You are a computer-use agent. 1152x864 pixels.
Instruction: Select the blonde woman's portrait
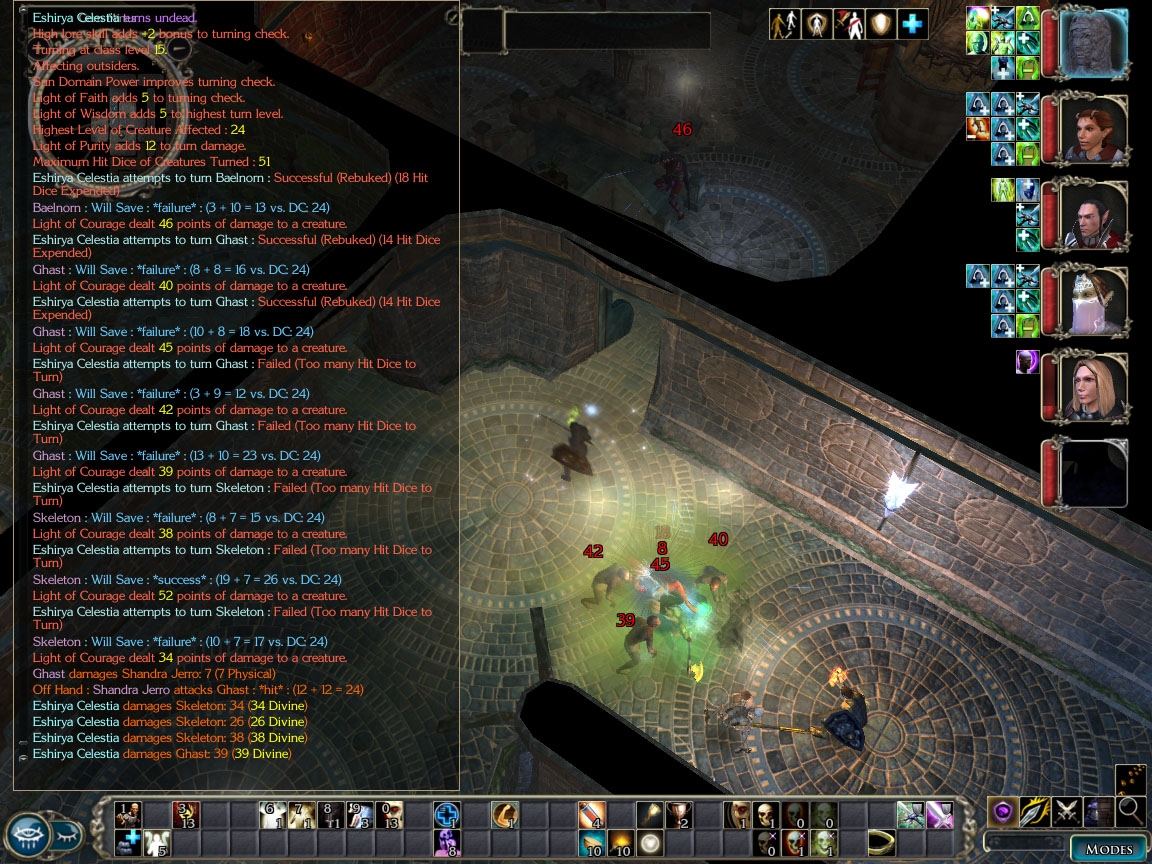tap(1091, 388)
